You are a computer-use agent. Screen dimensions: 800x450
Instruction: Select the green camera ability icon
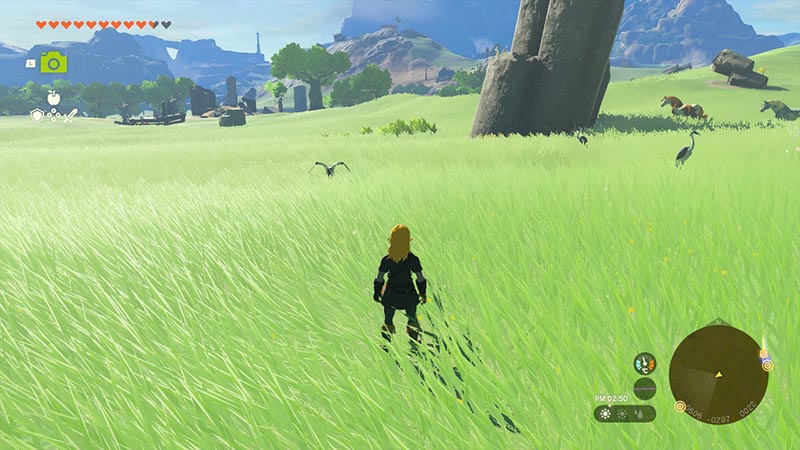[x=53, y=62]
